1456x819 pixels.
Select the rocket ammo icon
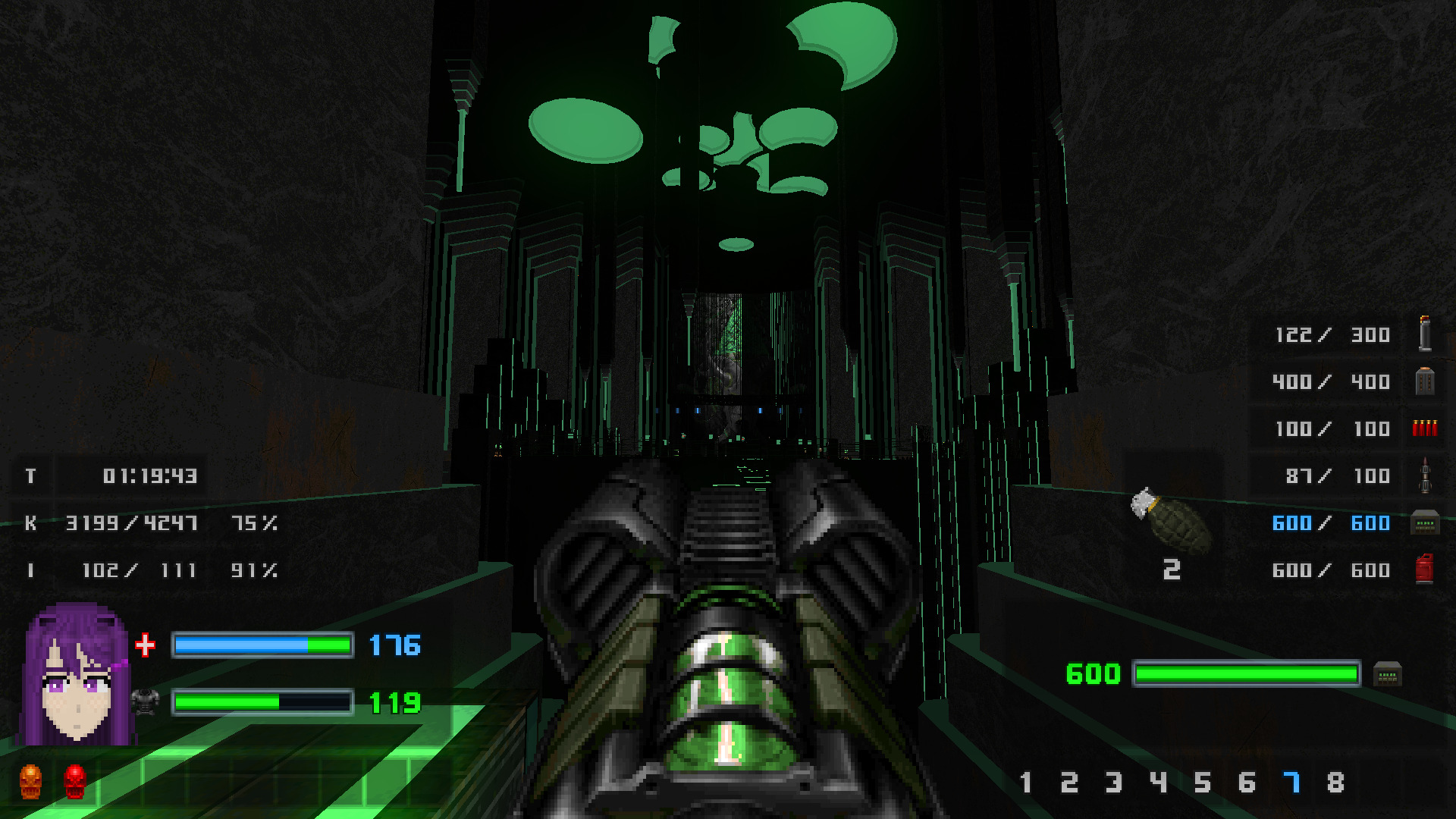[1425, 475]
